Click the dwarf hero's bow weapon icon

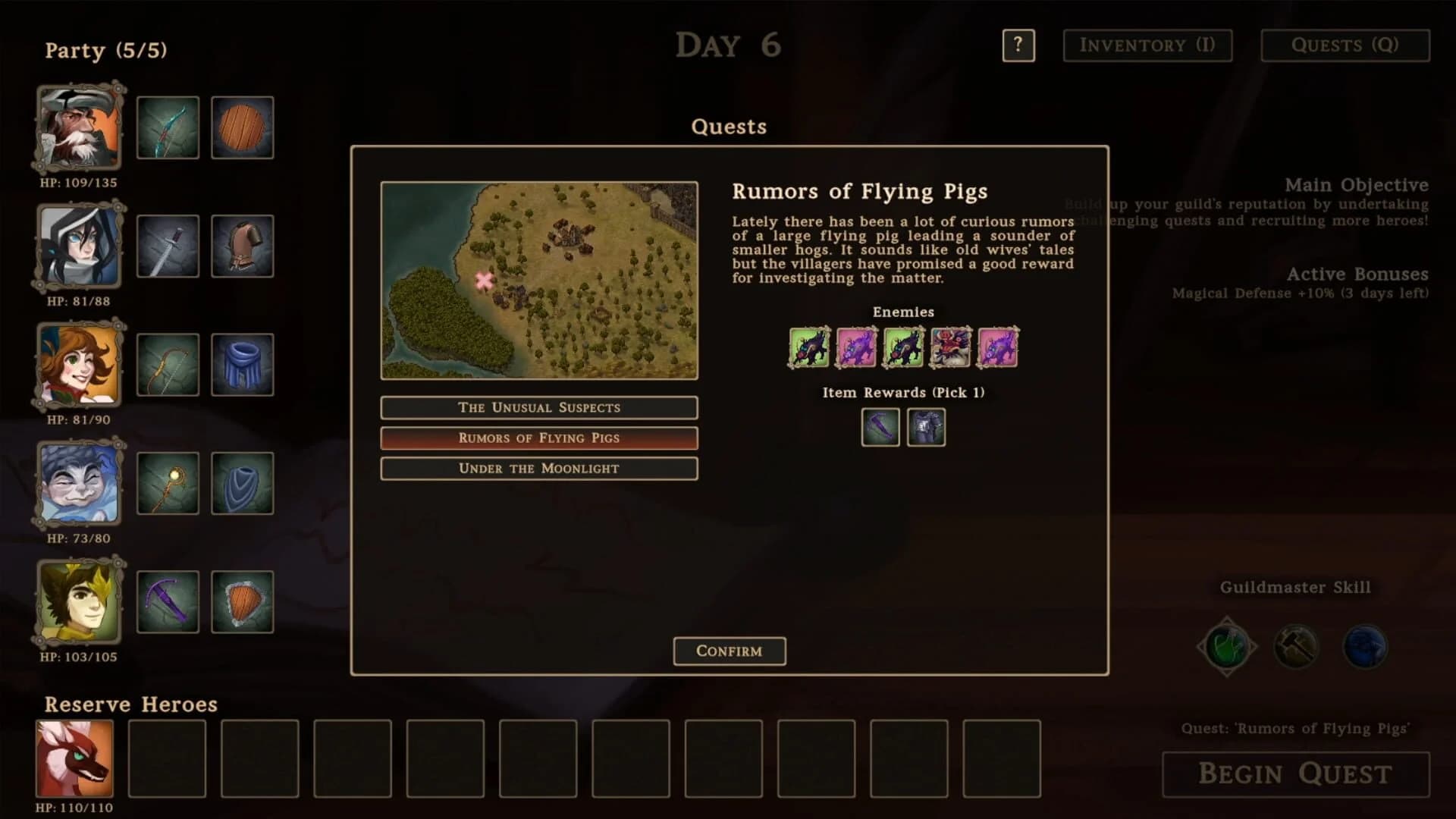coord(168,127)
